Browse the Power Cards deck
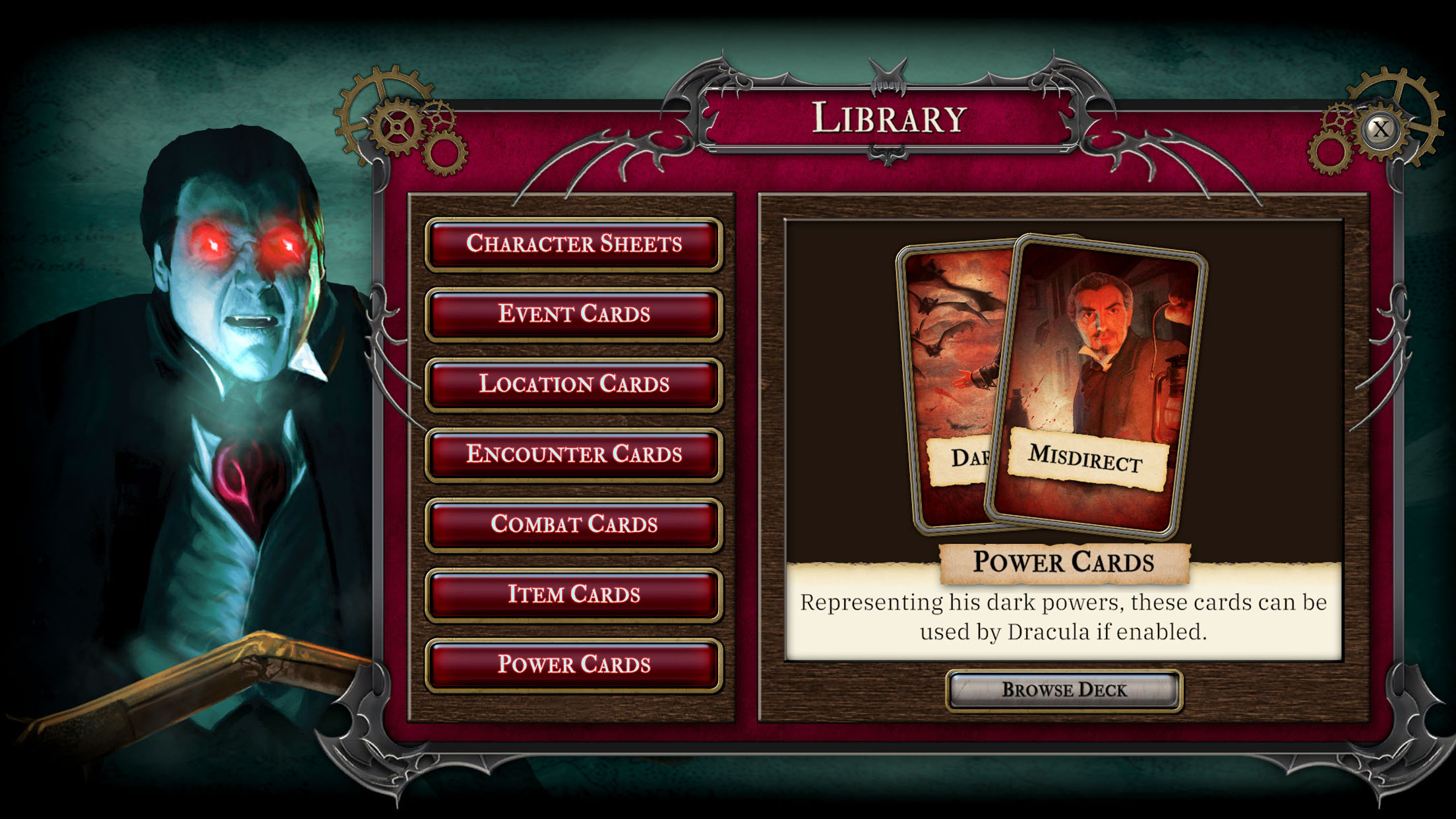 pos(1064,690)
